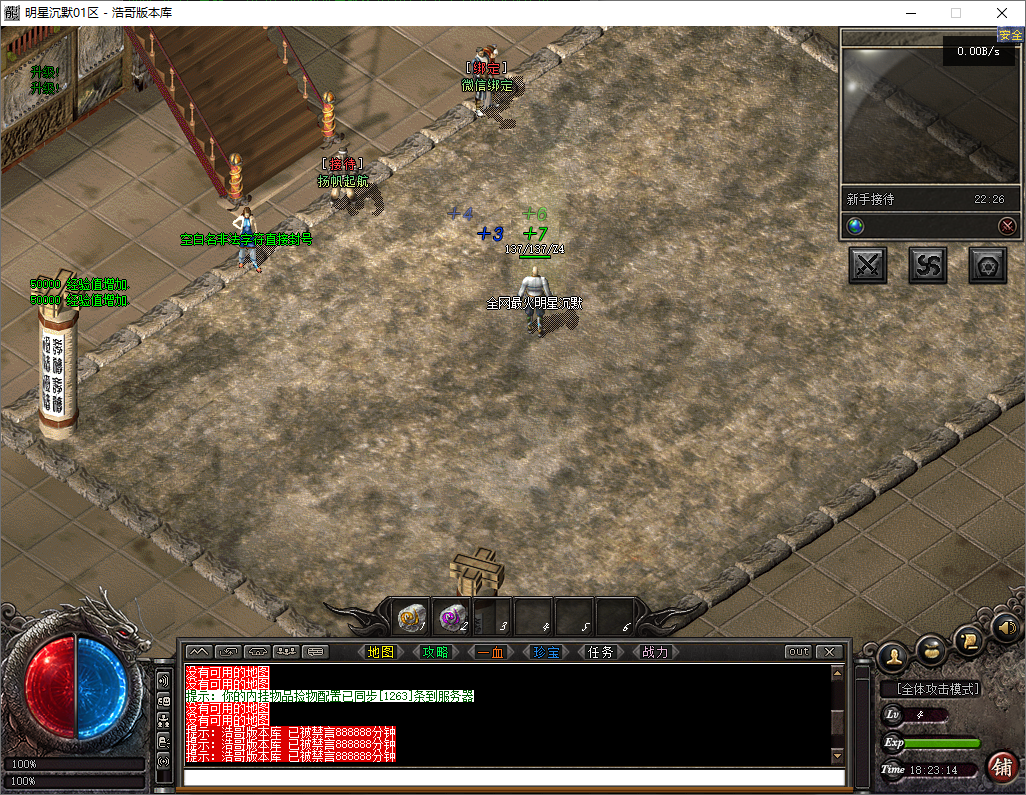Open the 战力 combat power tab
Image resolution: width=1026 pixels, height=795 pixels.
655,652
